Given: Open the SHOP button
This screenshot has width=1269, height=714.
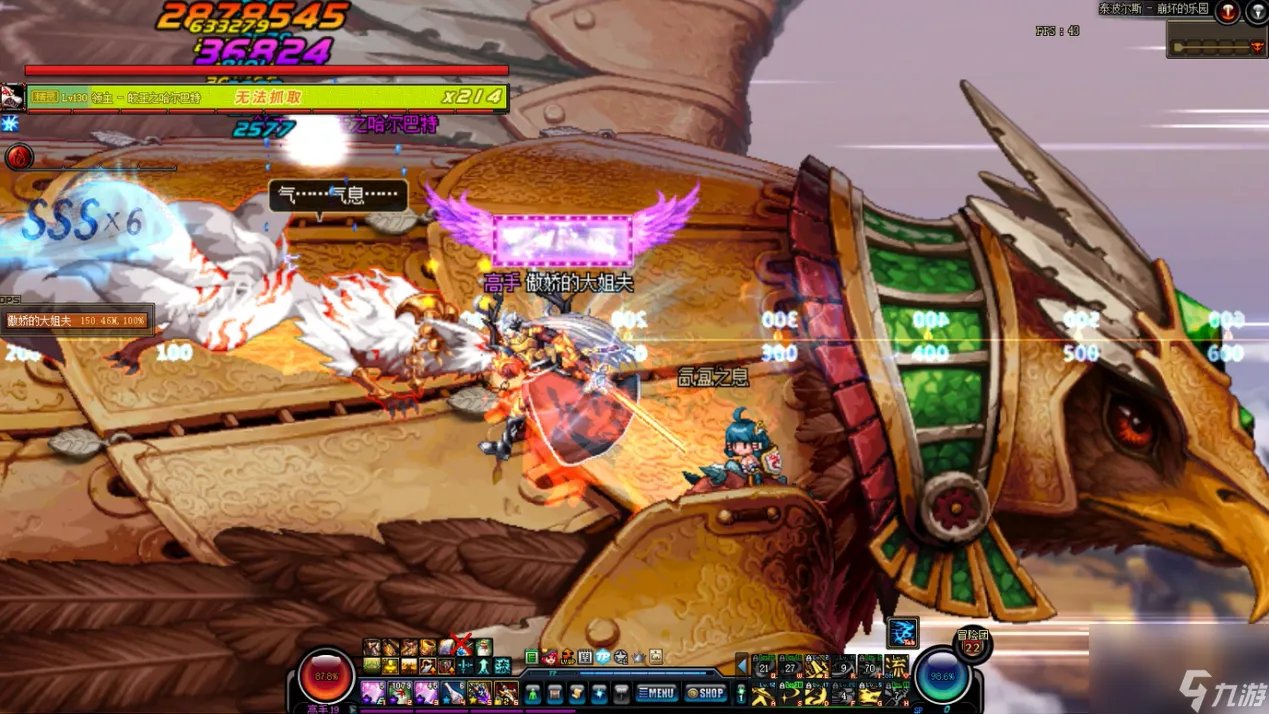Looking at the screenshot, I should [x=705, y=692].
